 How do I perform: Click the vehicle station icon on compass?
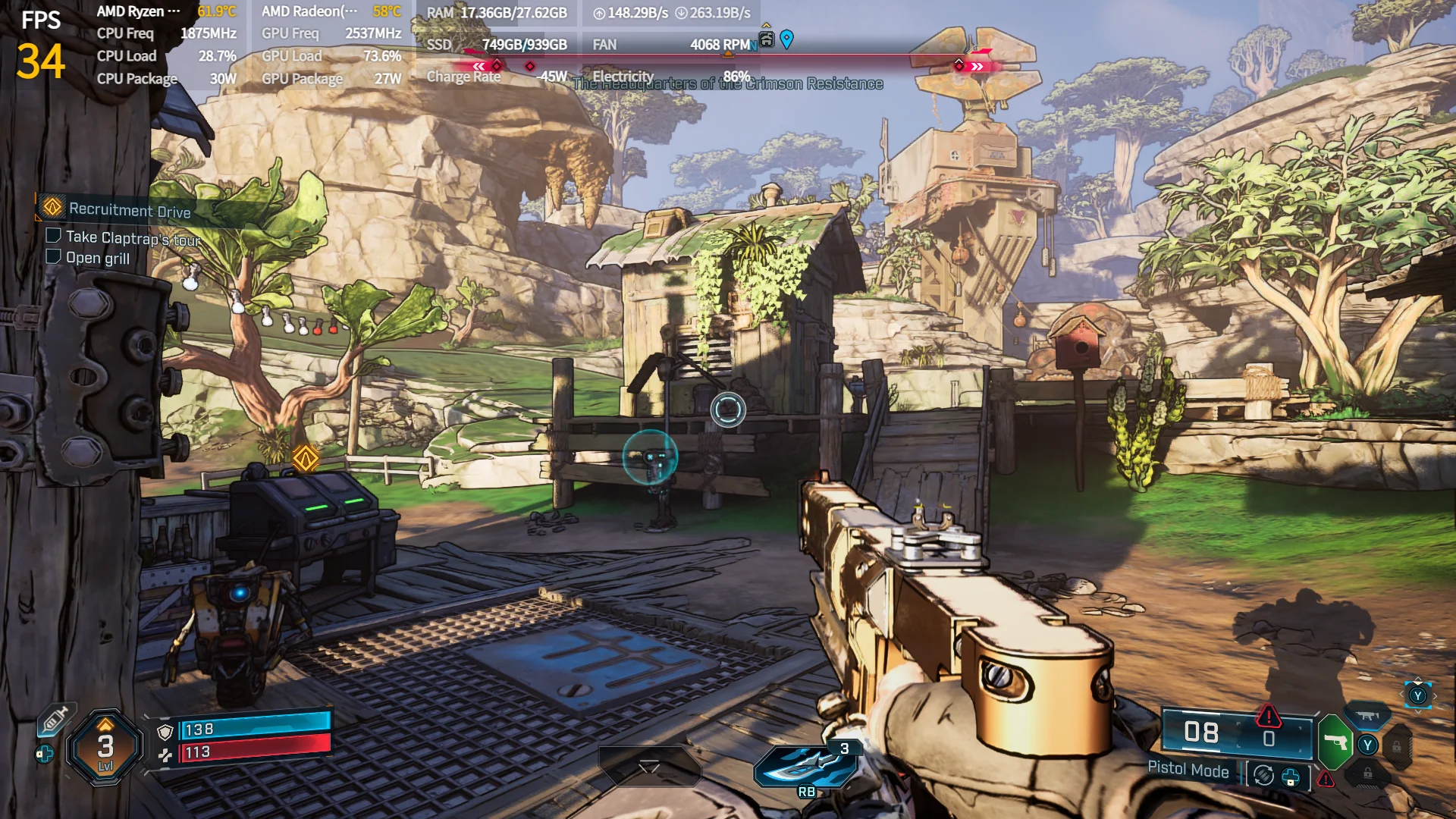(767, 39)
